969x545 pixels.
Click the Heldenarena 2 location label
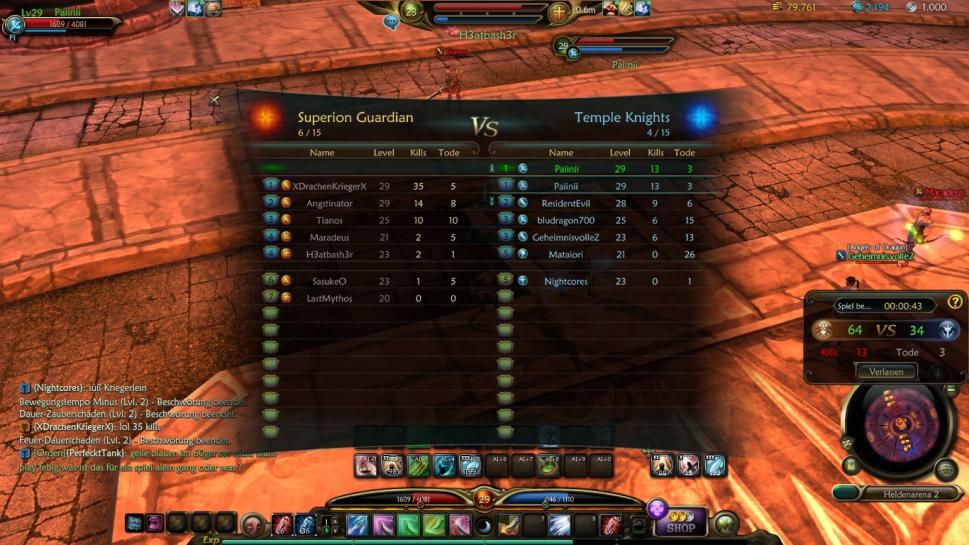[x=910, y=494]
